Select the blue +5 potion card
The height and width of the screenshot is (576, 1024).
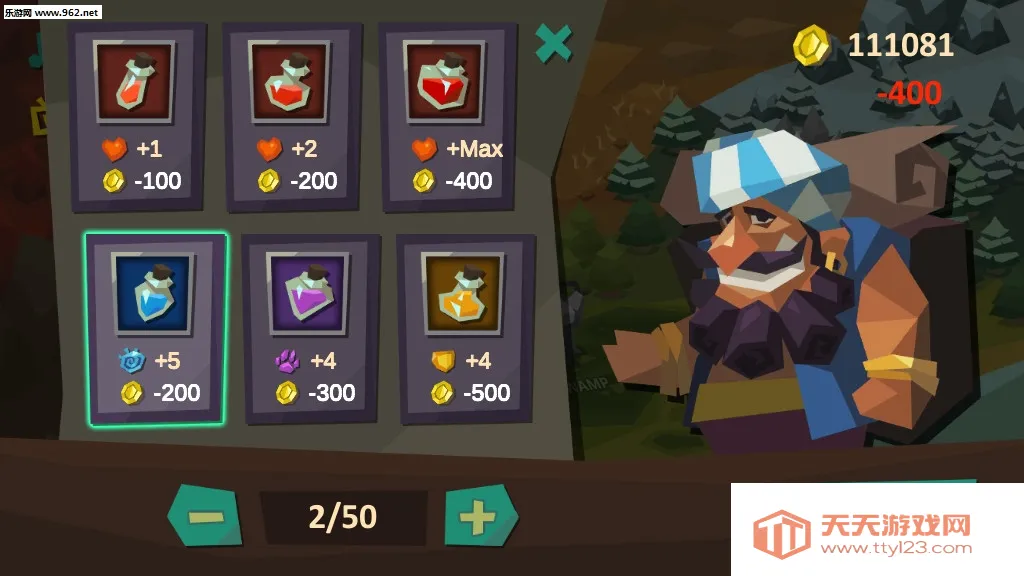[156, 328]
